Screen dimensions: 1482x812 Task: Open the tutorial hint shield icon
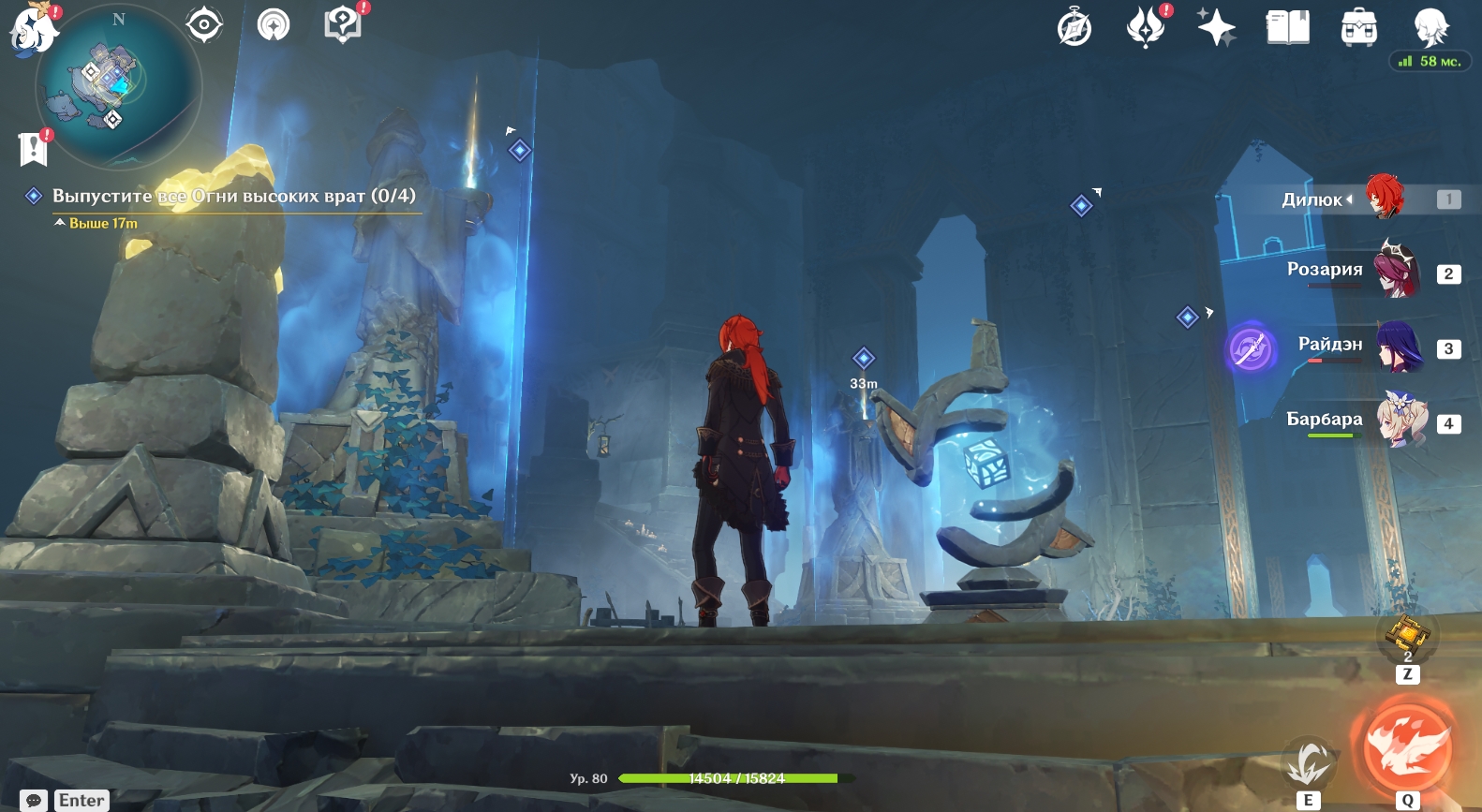tap(343, 24)
